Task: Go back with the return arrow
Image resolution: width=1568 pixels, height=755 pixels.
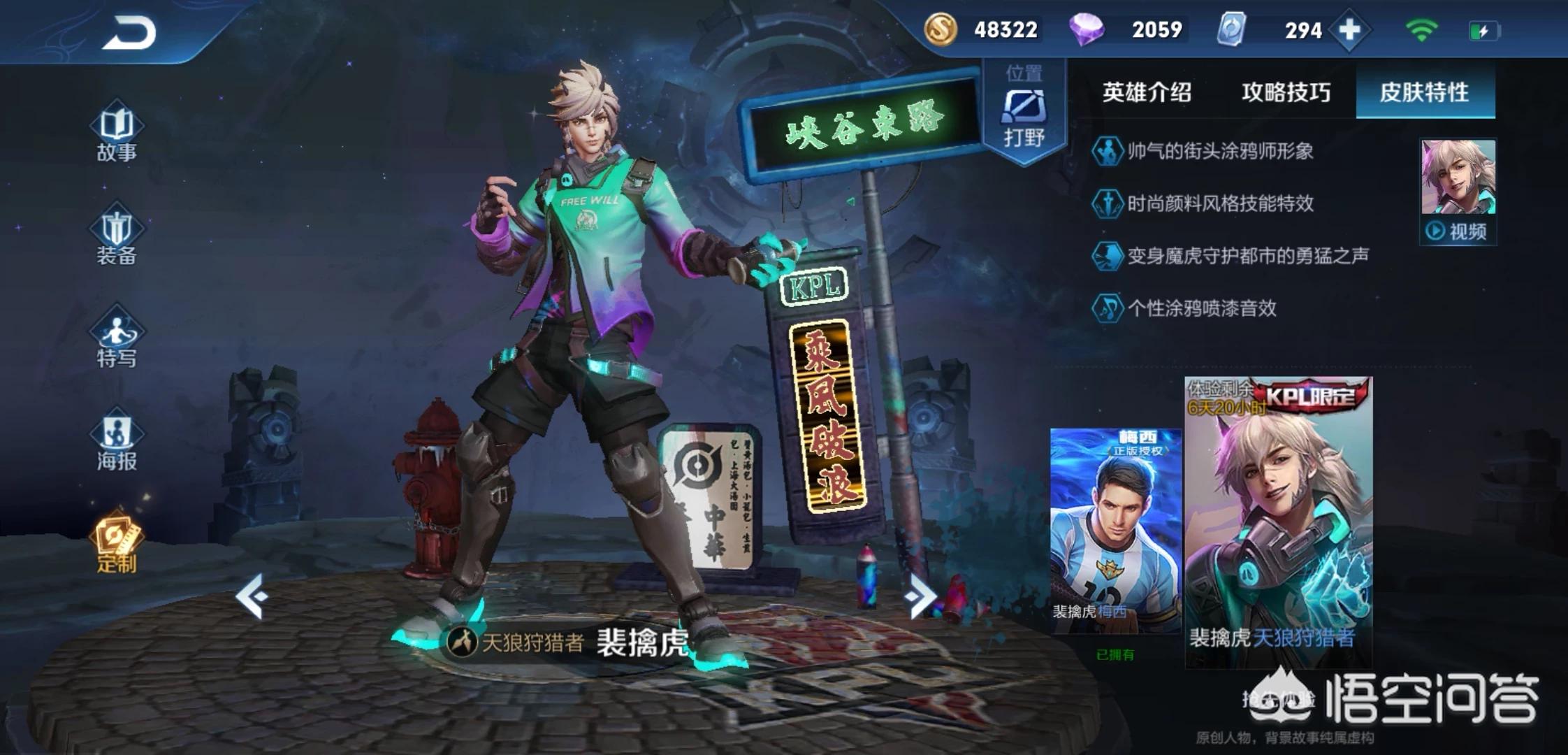Action: (x=130, y=33)
